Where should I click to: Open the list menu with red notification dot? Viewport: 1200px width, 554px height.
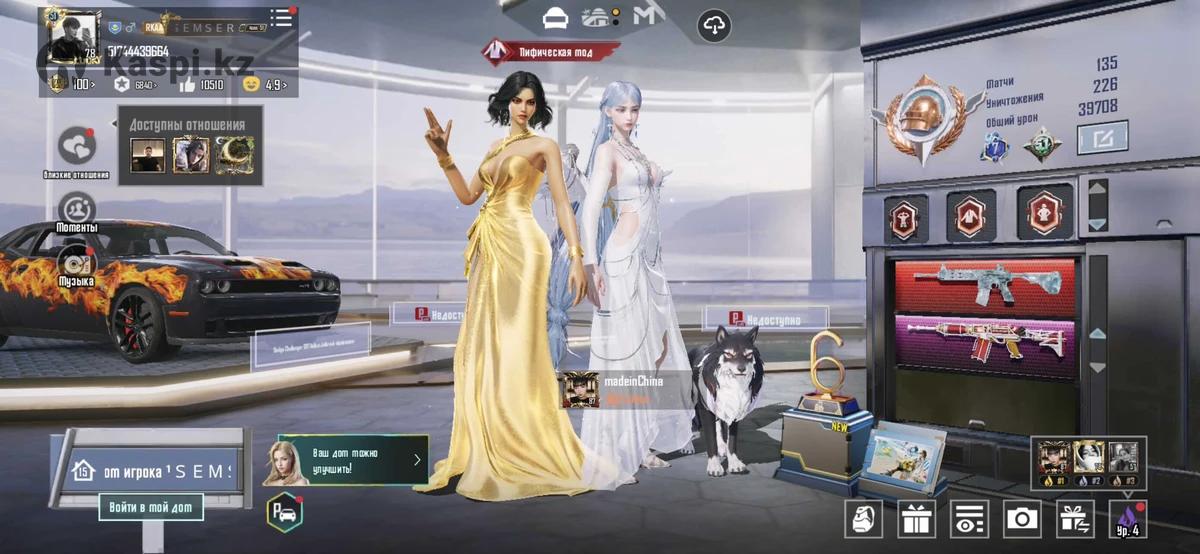[x=281, y=19]
